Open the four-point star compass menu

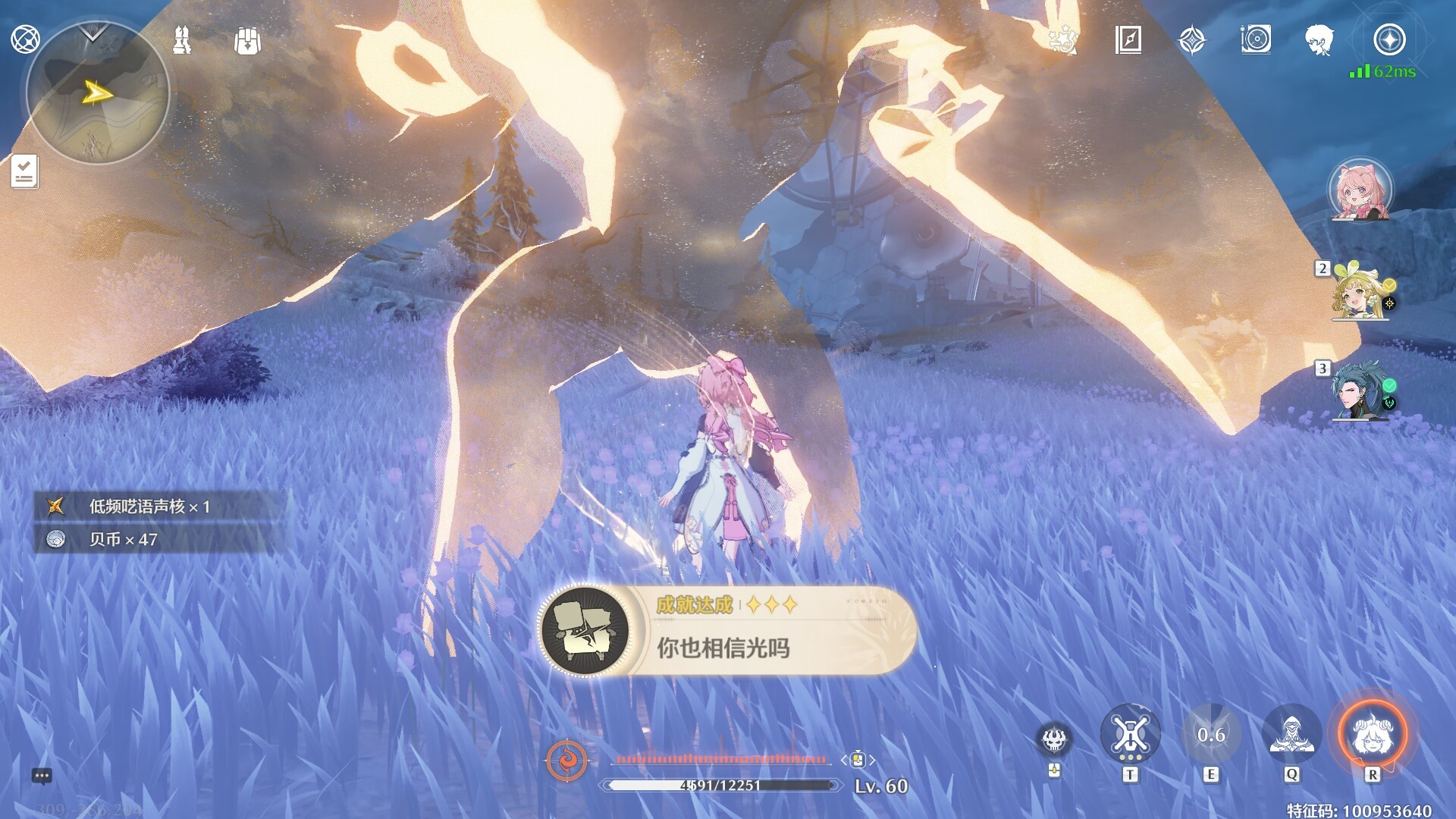[1192, 39]
